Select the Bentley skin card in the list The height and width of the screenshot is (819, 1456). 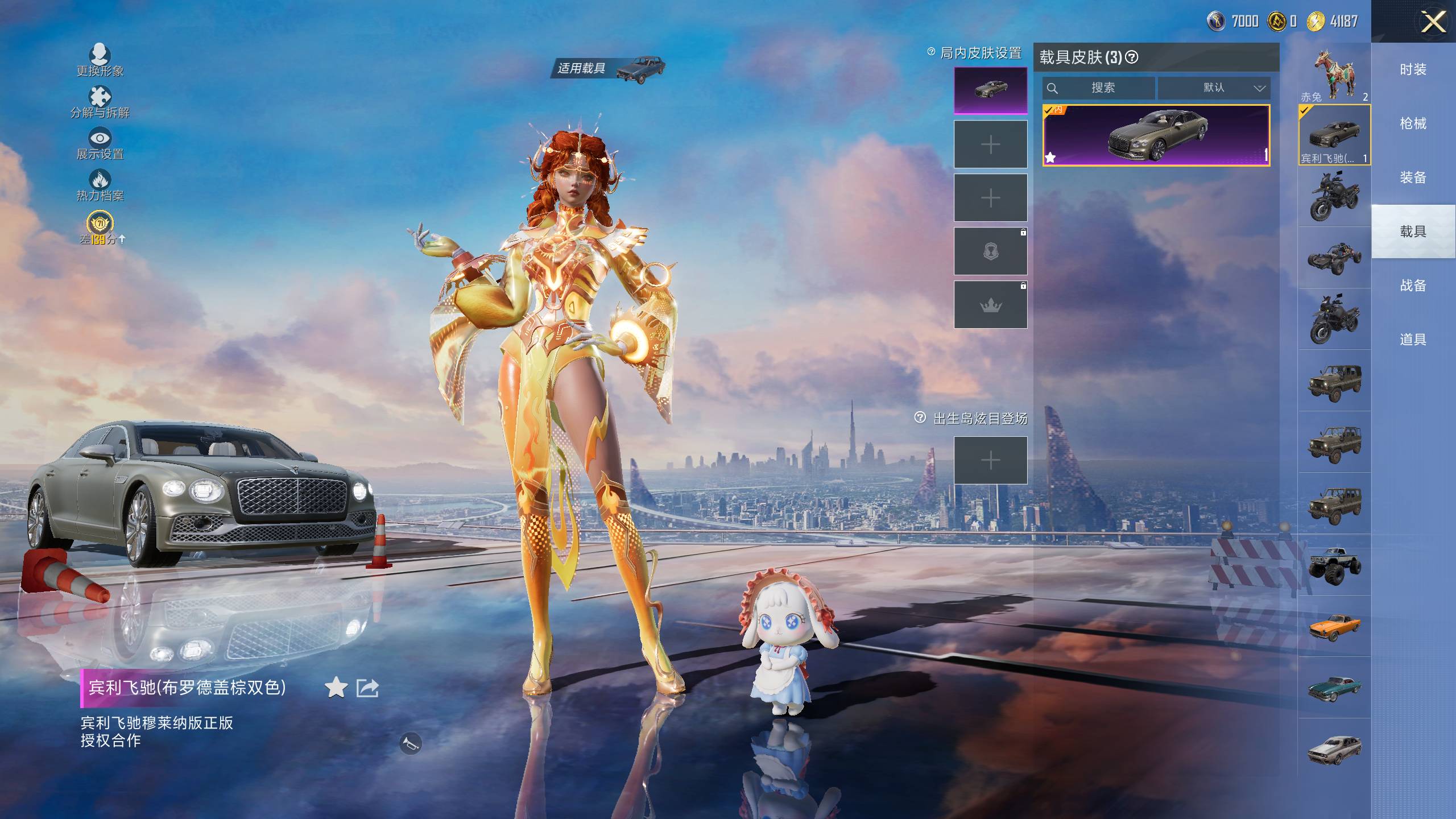point(1156,135)
